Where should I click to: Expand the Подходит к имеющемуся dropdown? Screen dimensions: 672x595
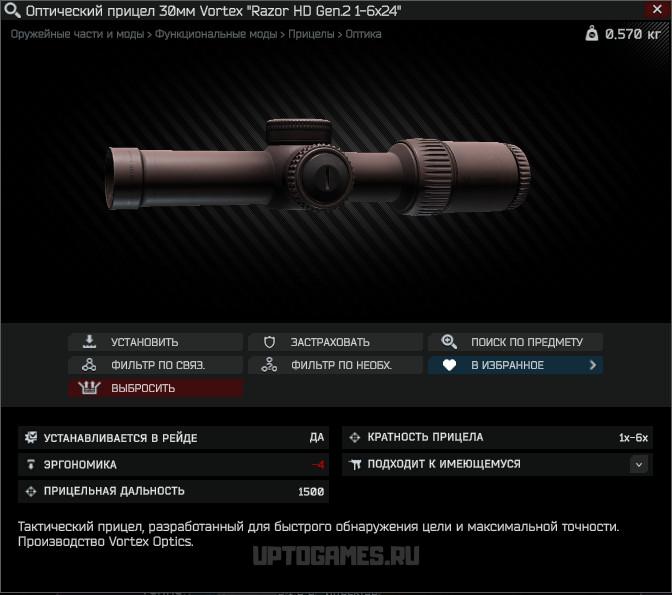pyautogui.click(x=639, y=464)
